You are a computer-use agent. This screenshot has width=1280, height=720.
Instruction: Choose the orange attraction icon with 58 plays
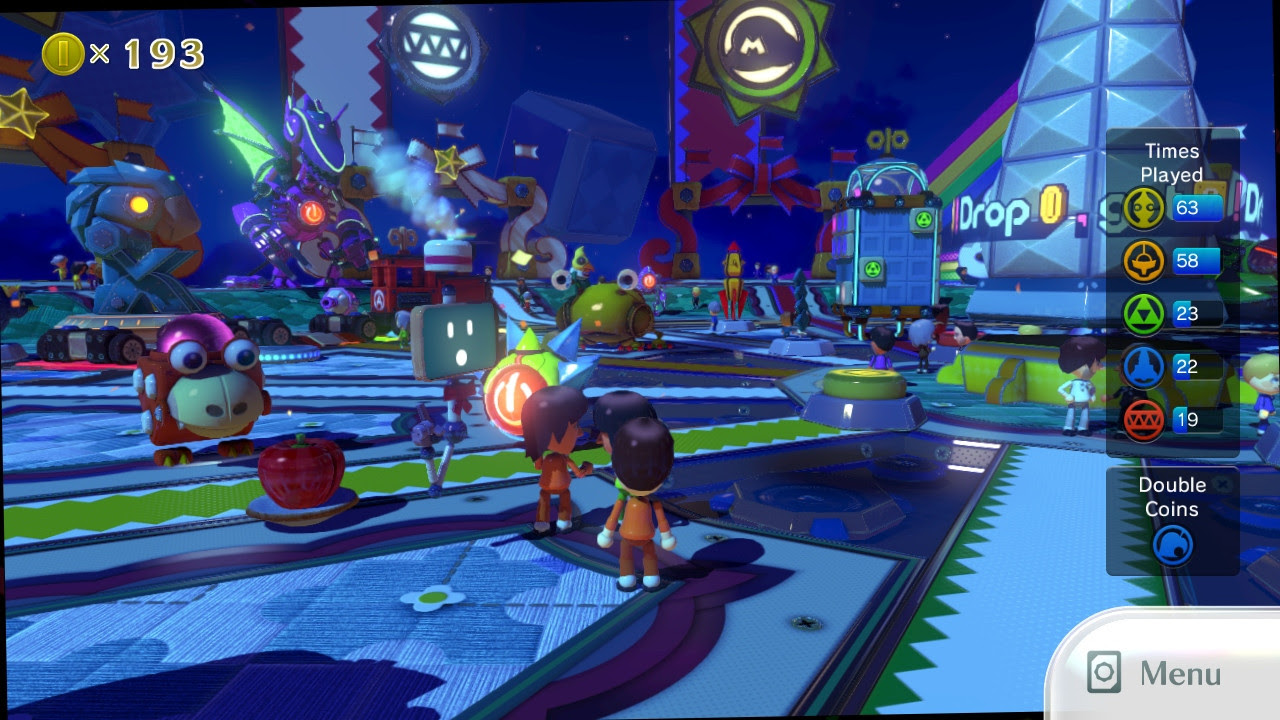click(1143, 262)
